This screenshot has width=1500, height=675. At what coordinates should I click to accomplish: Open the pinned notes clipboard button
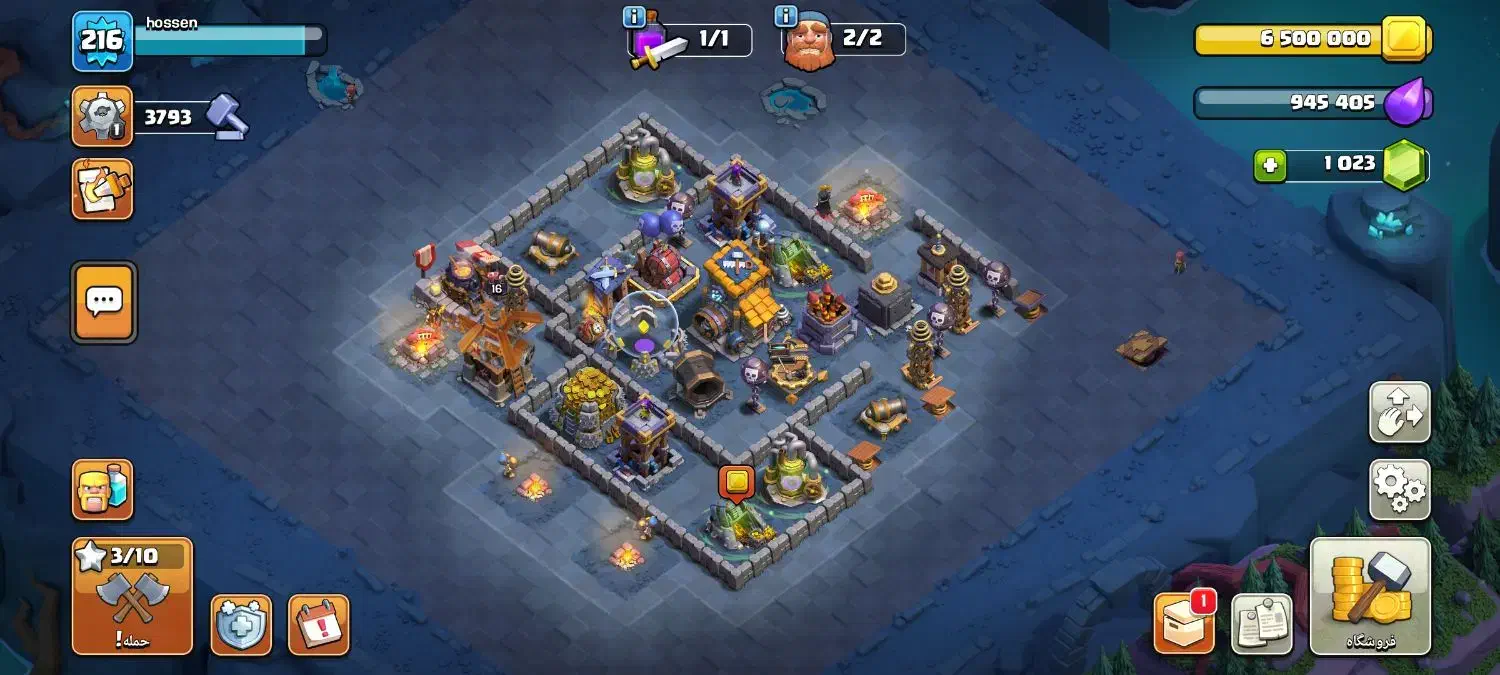pos(1261,624)
